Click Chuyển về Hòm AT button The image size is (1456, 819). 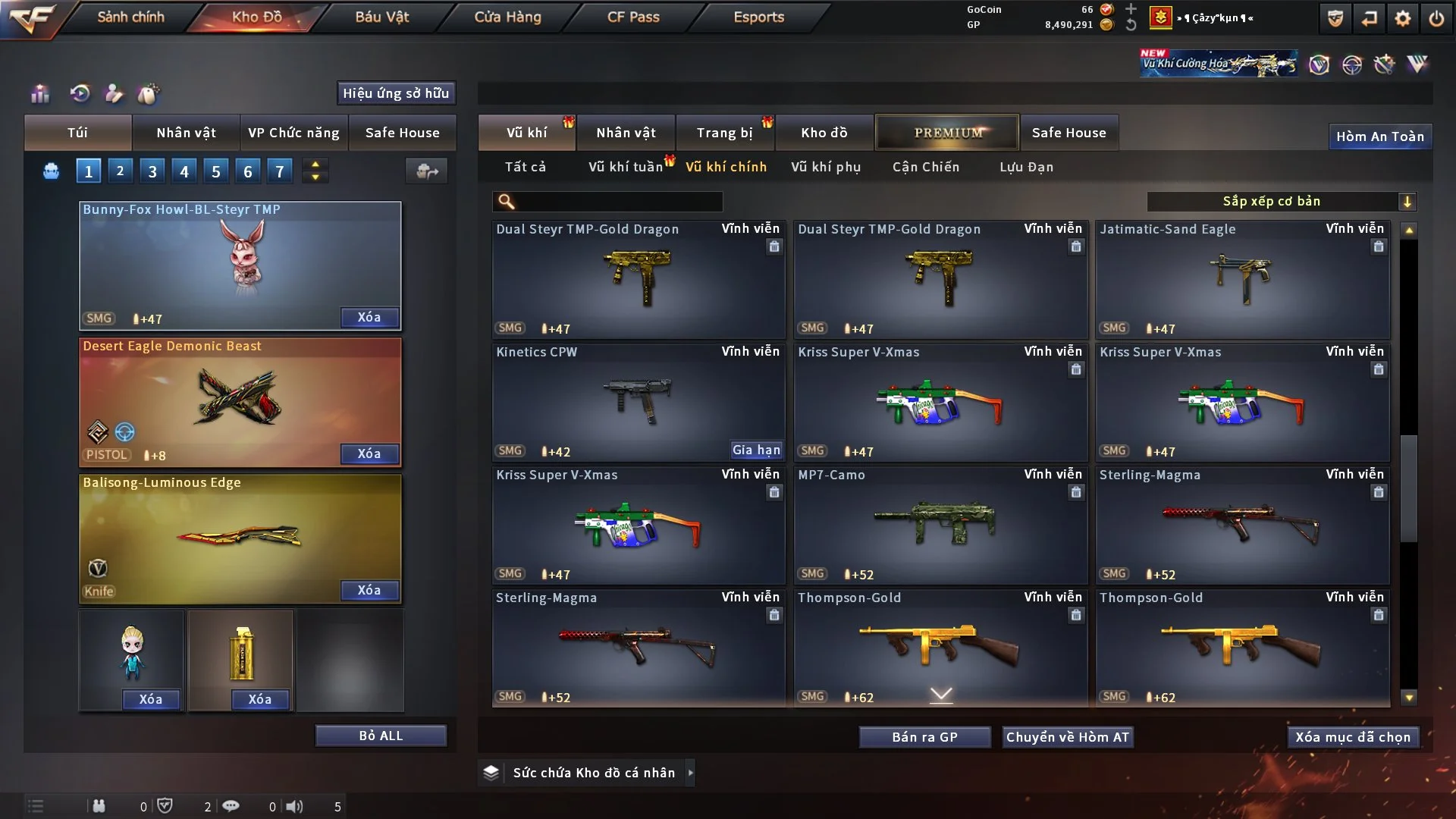tap(1067, 737)
